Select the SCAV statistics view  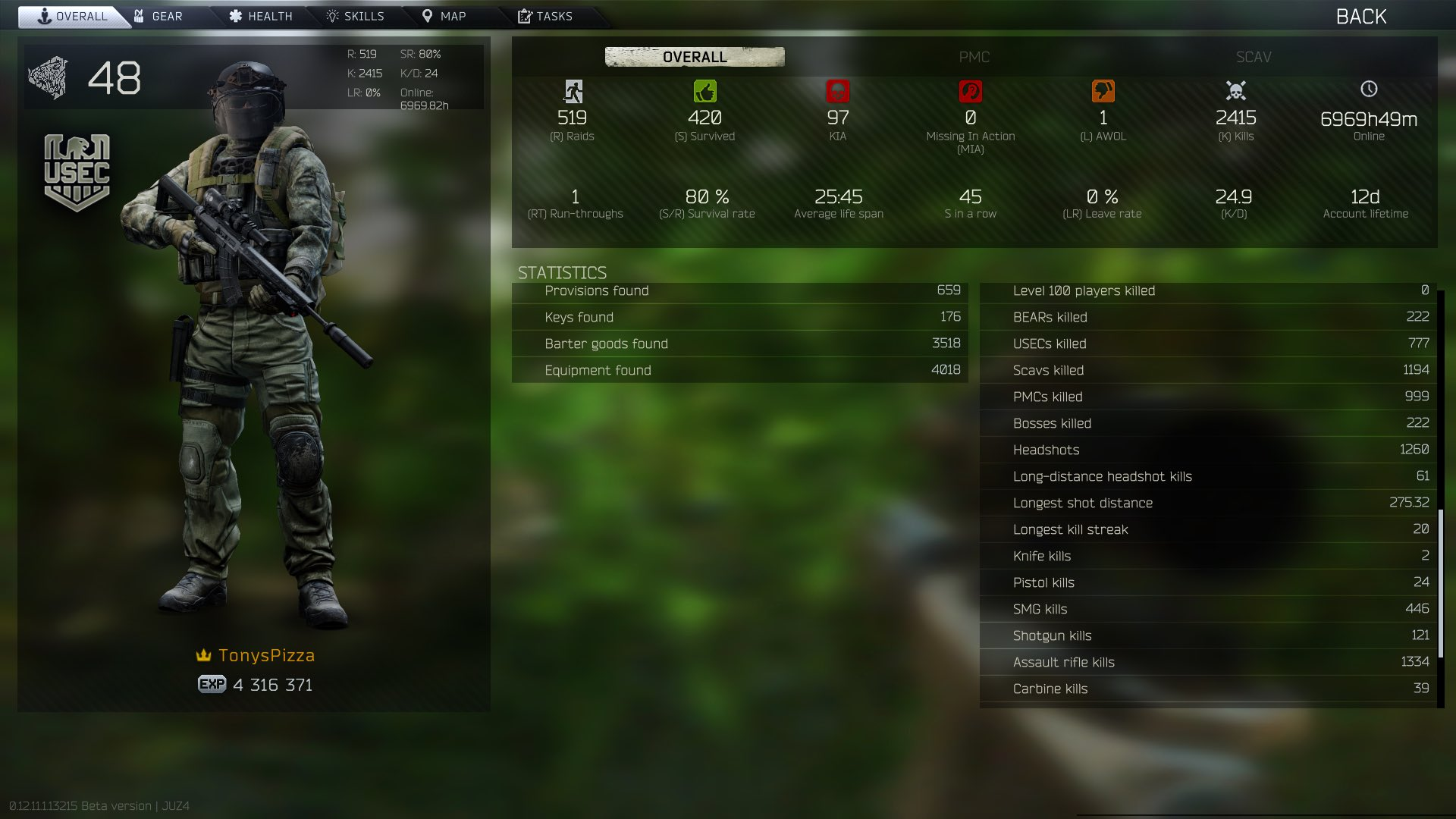point(1253,57)
